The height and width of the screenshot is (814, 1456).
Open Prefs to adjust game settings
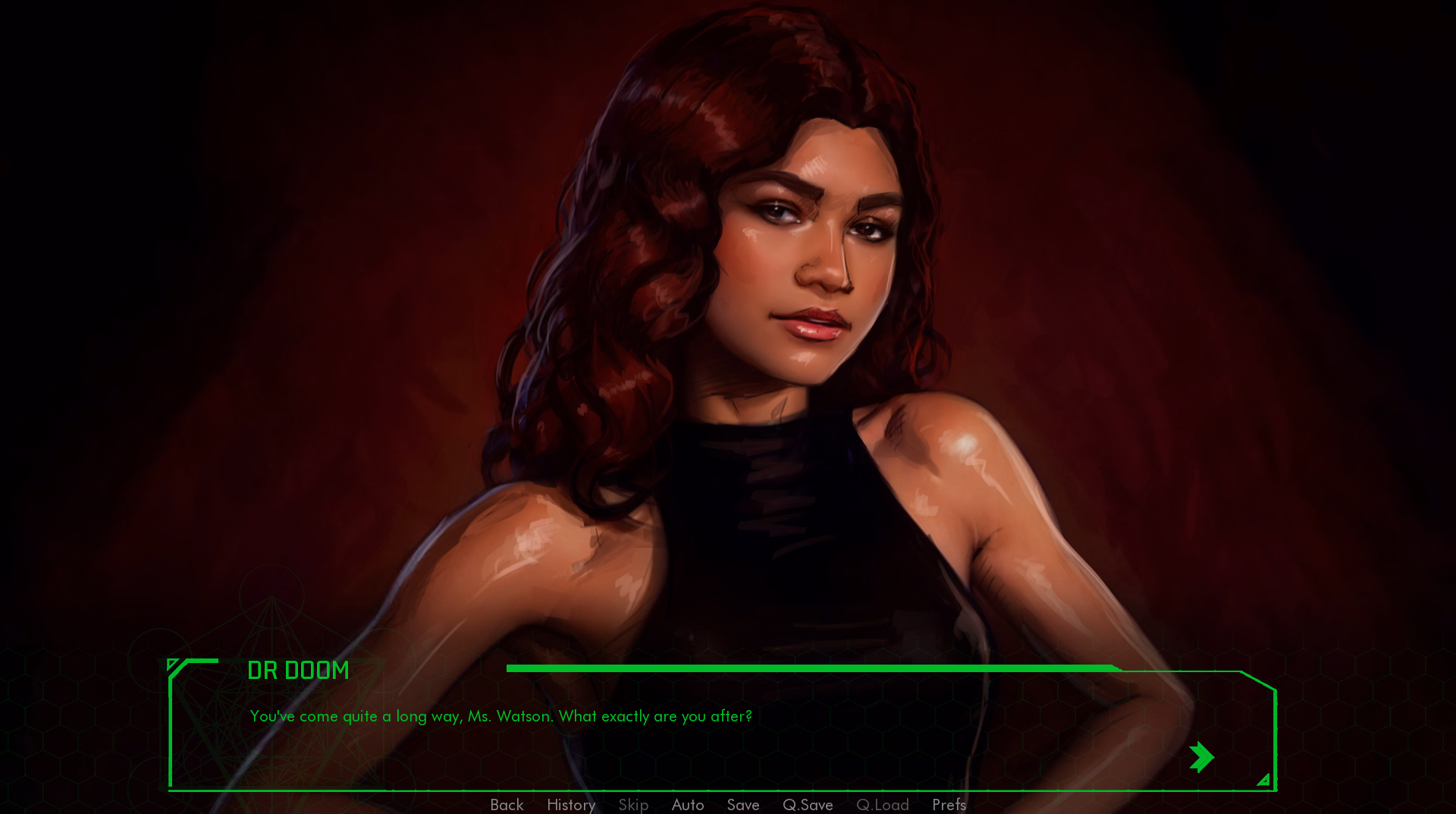click(x=949, y=806)
